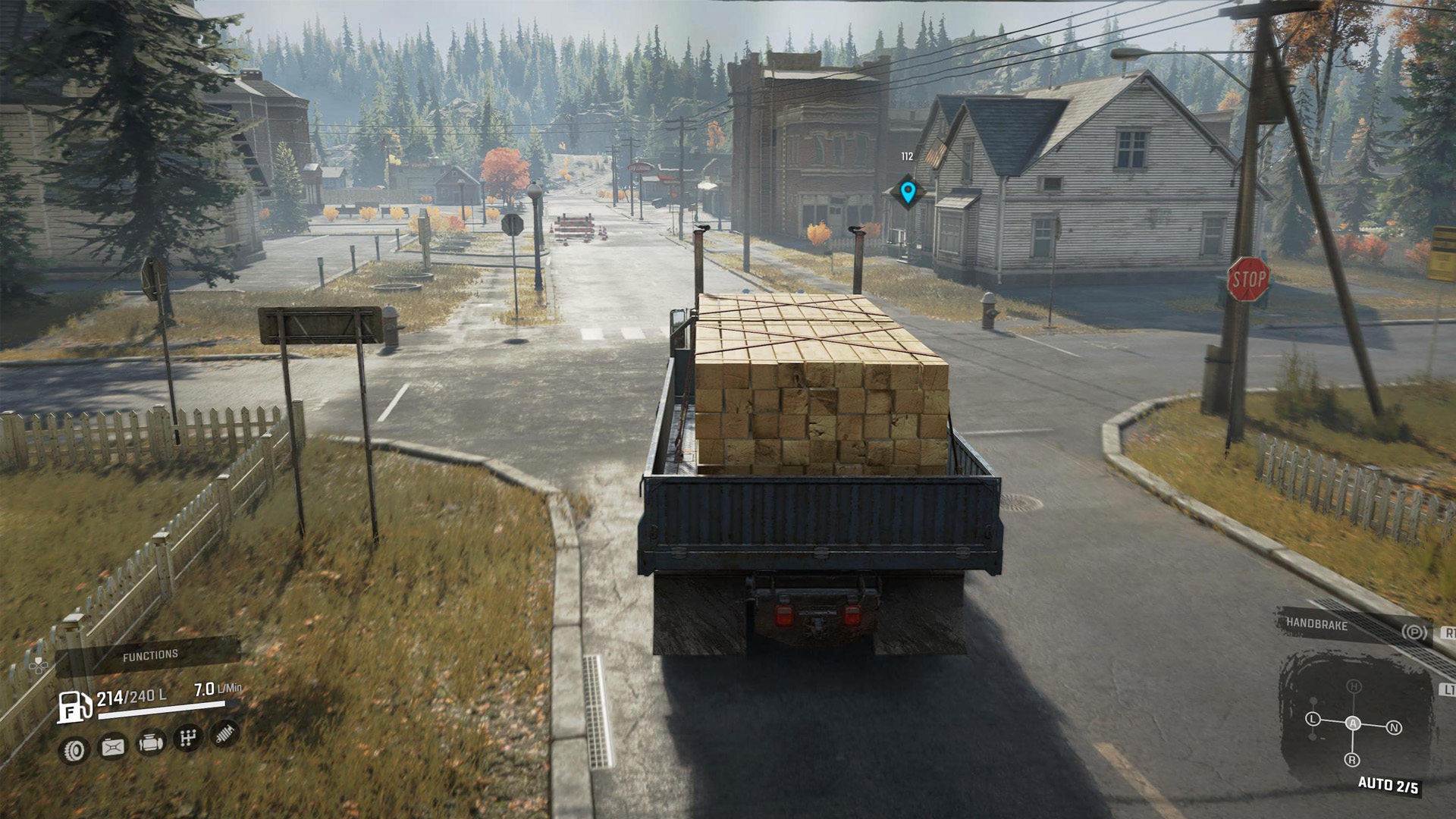Check the engine status icon
Image resolution: width=1456 pixels, height=819 pixels.
click(x=151, y=743)
